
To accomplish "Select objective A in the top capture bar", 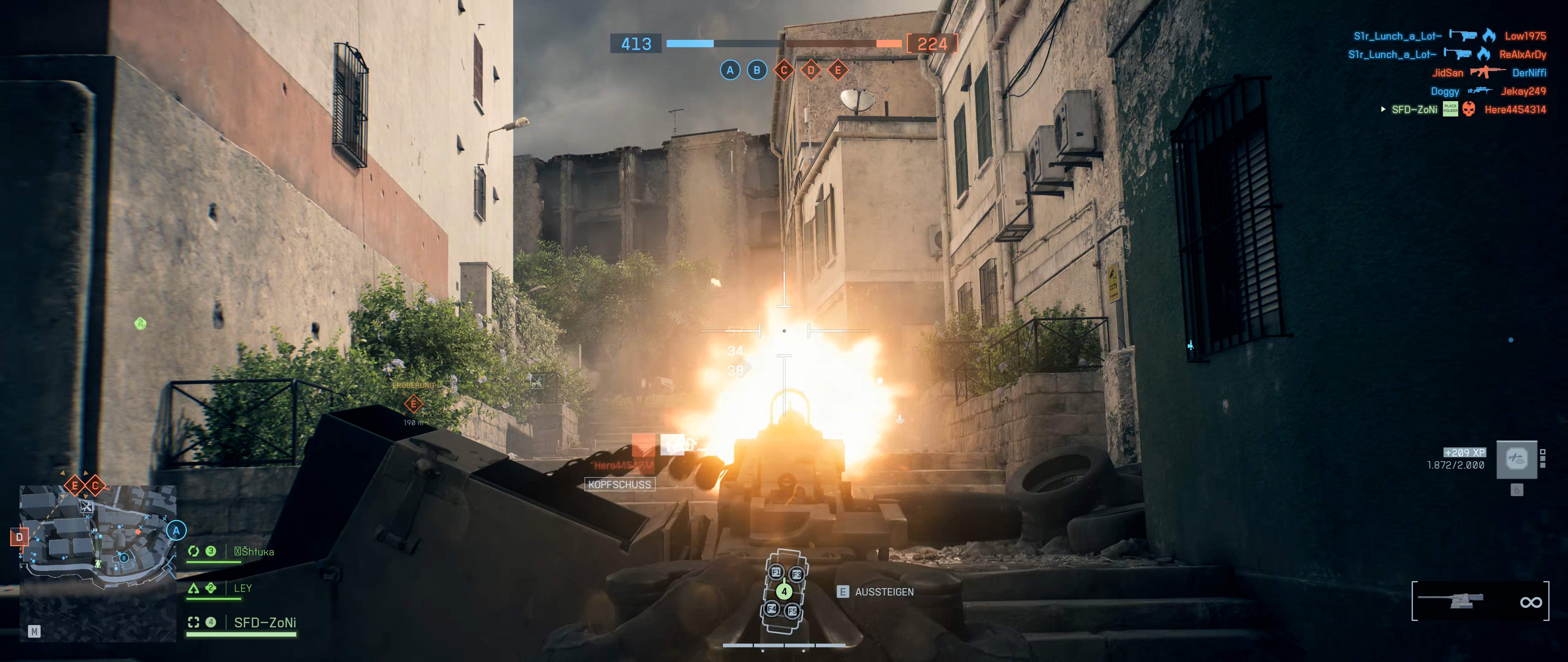I will (x=730, y=70).
